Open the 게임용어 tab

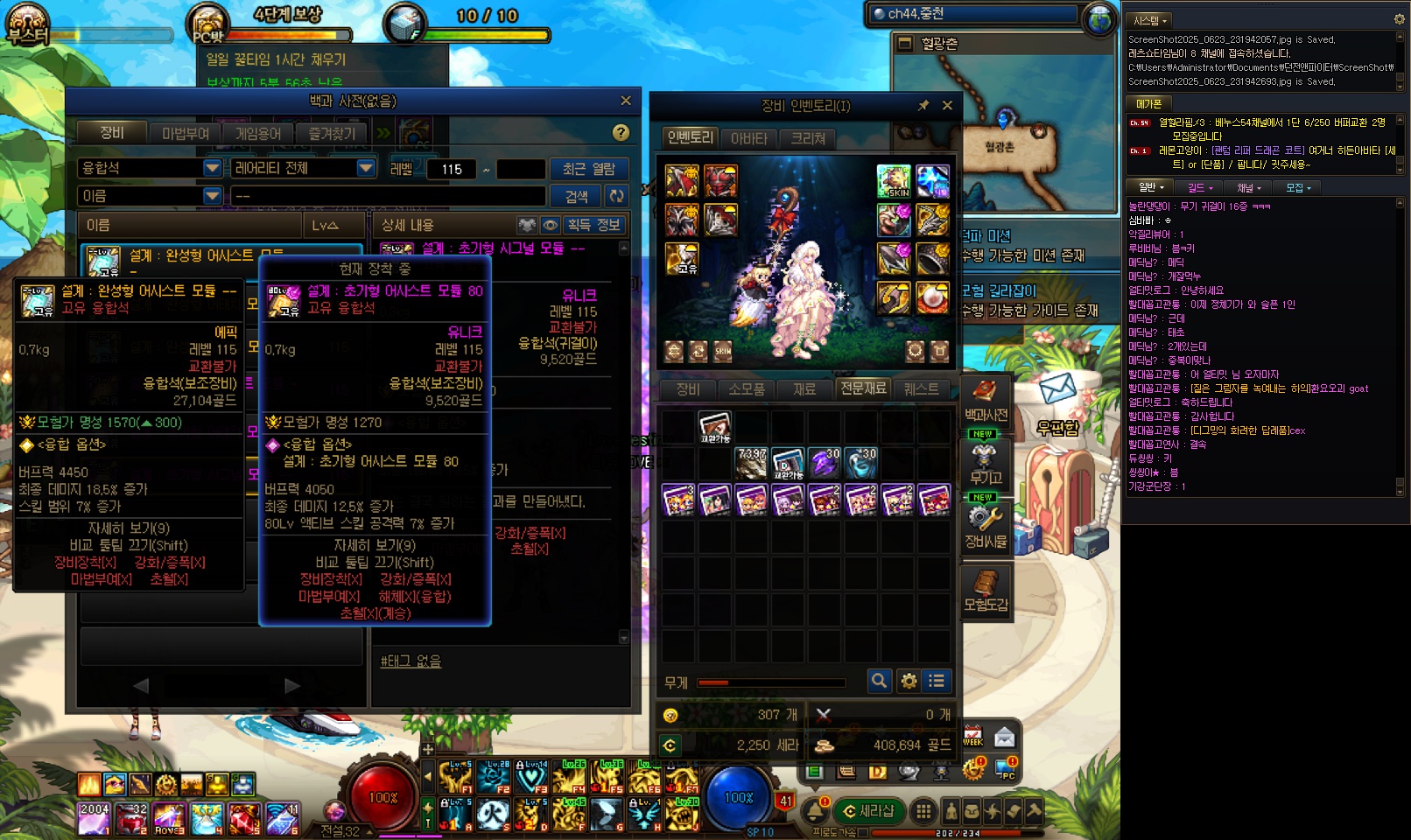[x=258, y=133]
